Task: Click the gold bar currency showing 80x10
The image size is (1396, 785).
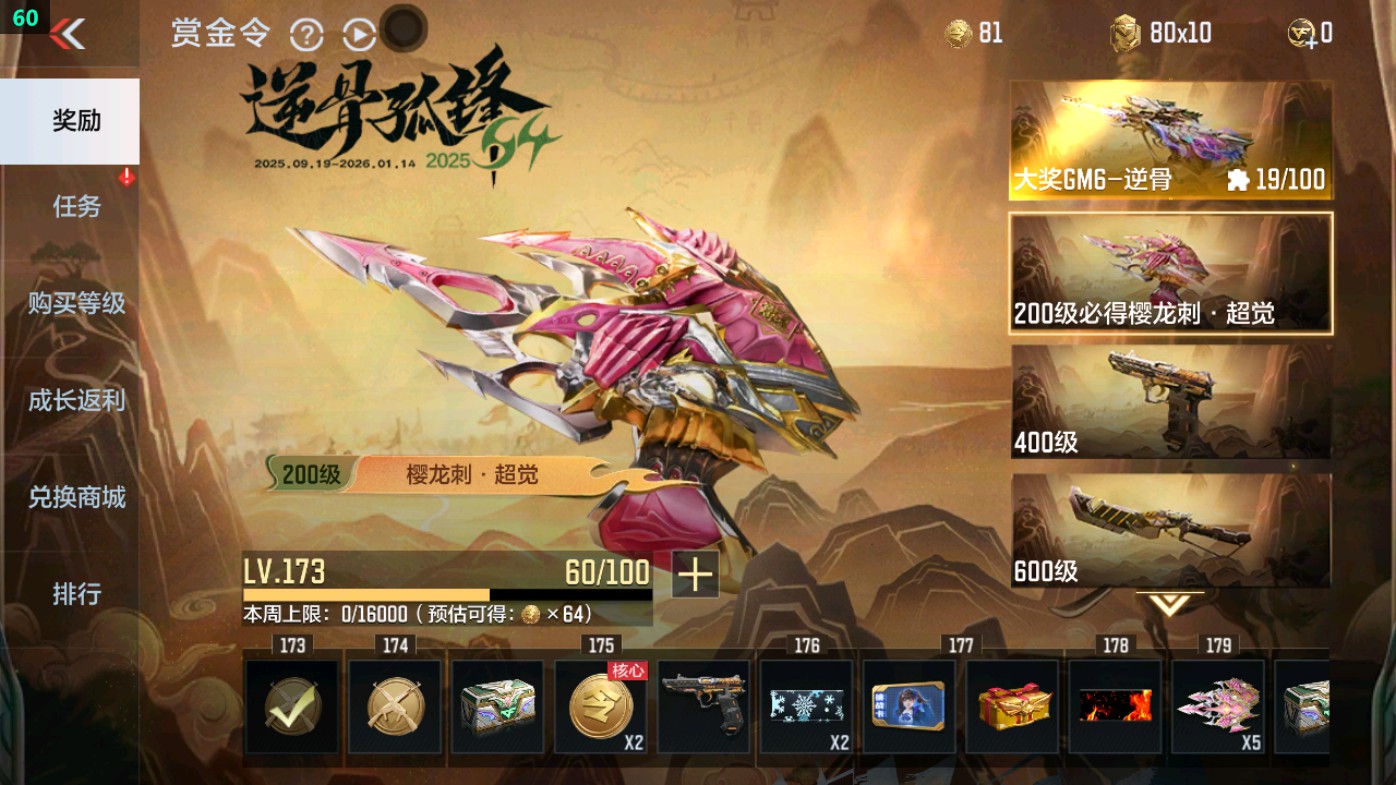Action: pyautogui.click(x=1128, y=33)
